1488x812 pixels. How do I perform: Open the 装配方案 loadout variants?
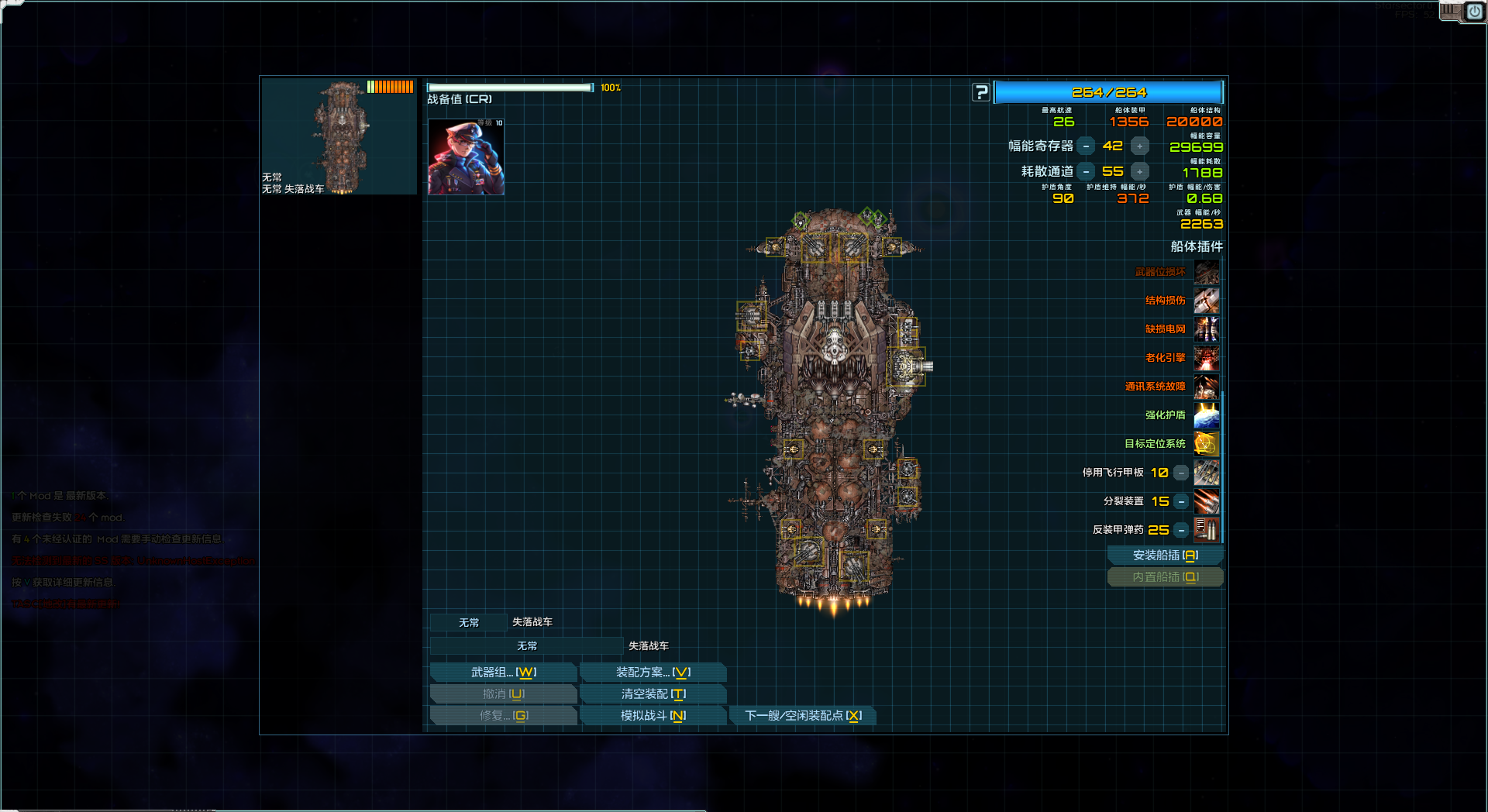click(x=653, y=673)
